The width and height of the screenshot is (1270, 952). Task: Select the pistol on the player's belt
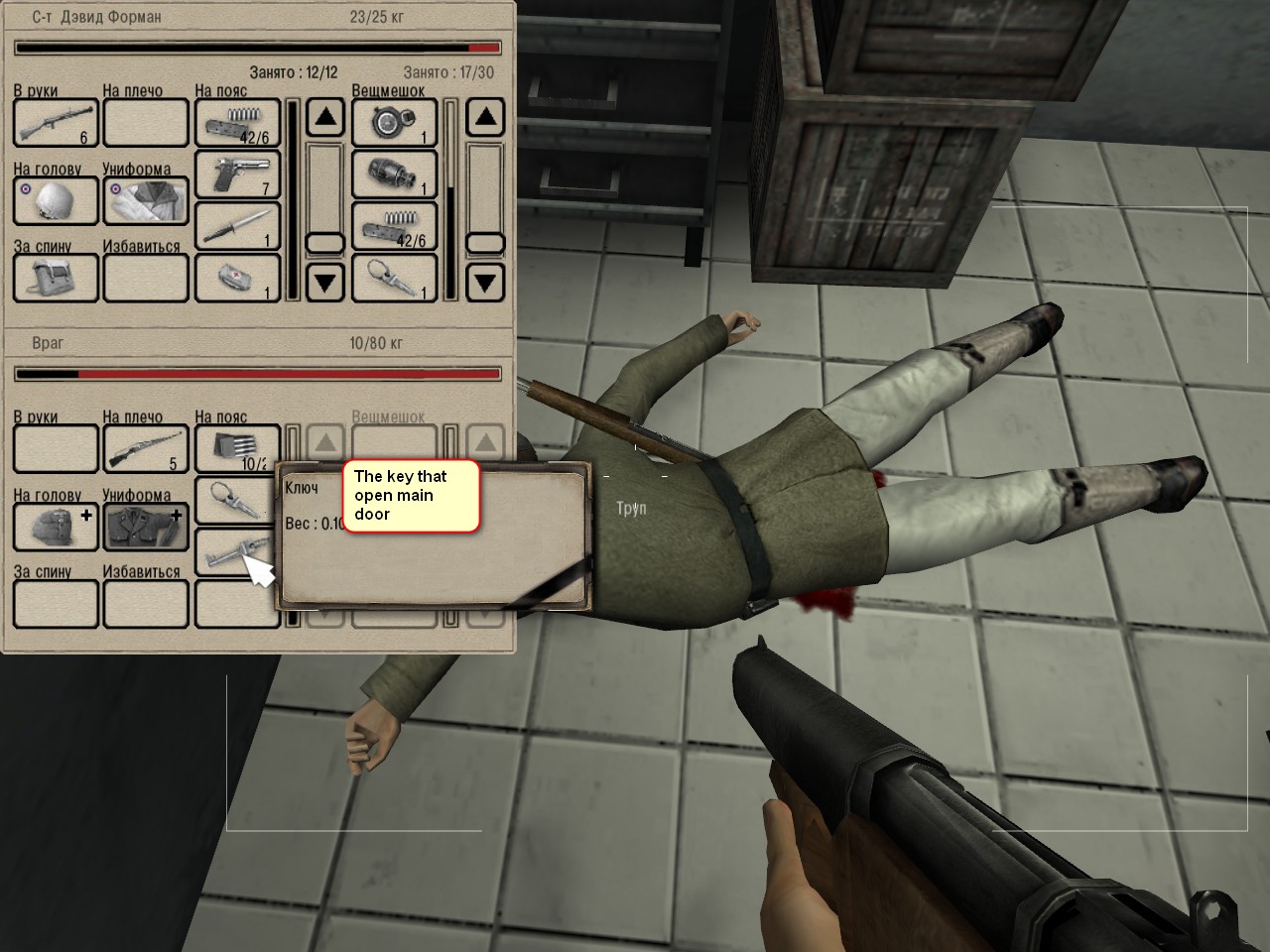[x=237, y=176]
